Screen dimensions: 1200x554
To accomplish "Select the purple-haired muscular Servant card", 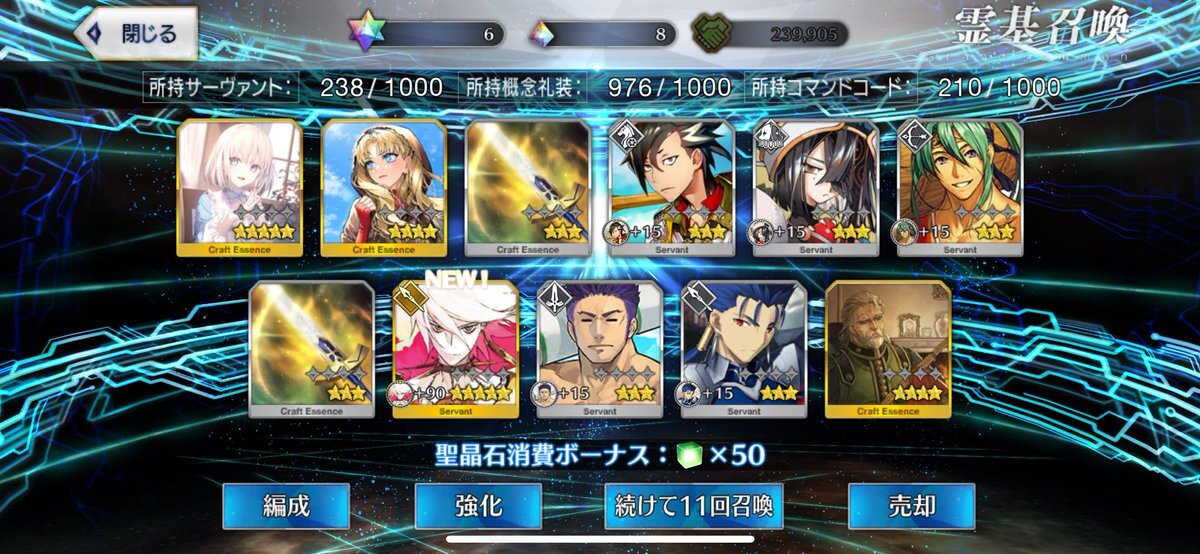I will pyautogui.click(x=600, y=348).
